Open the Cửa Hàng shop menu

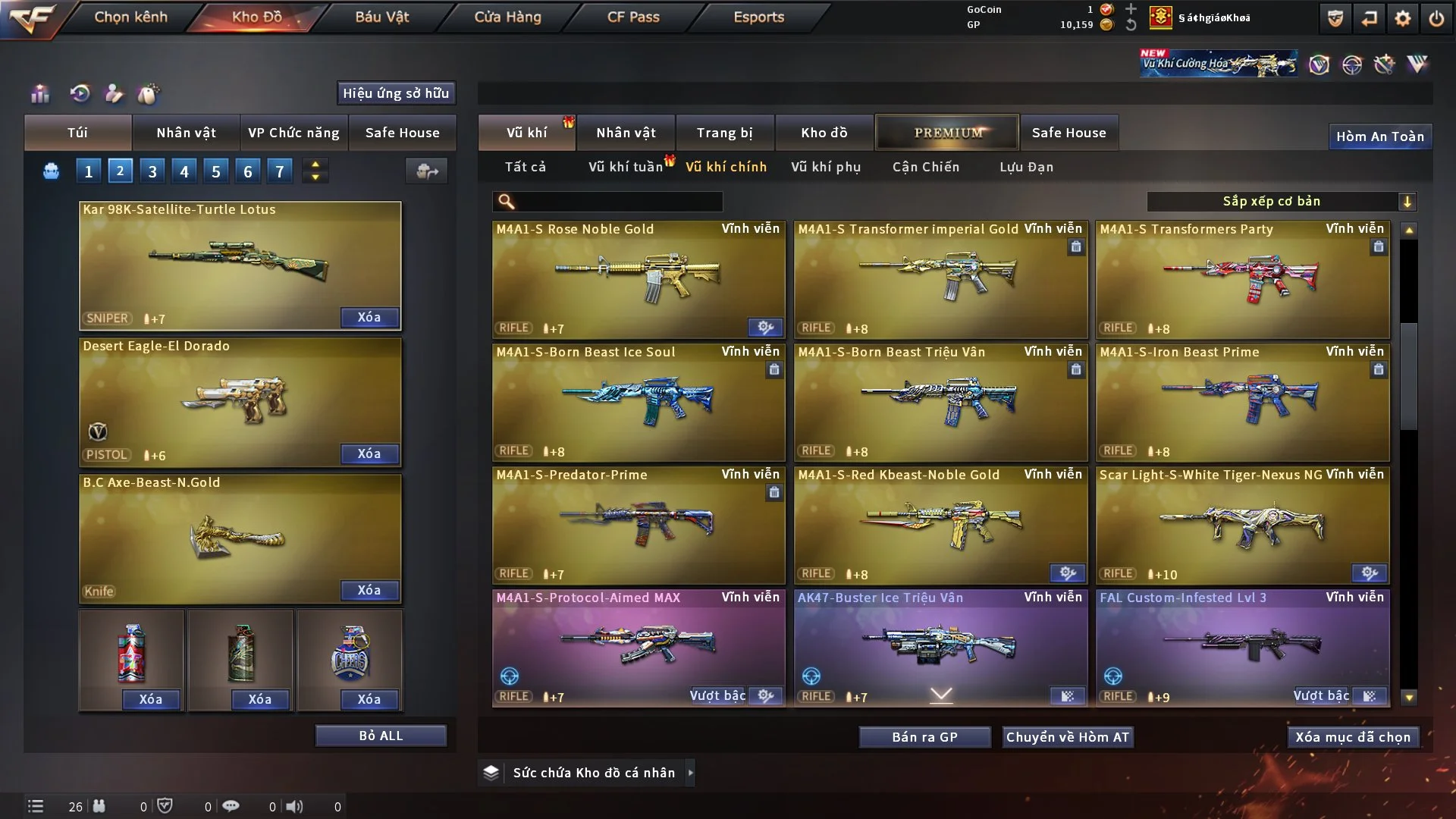click(507, 17)
